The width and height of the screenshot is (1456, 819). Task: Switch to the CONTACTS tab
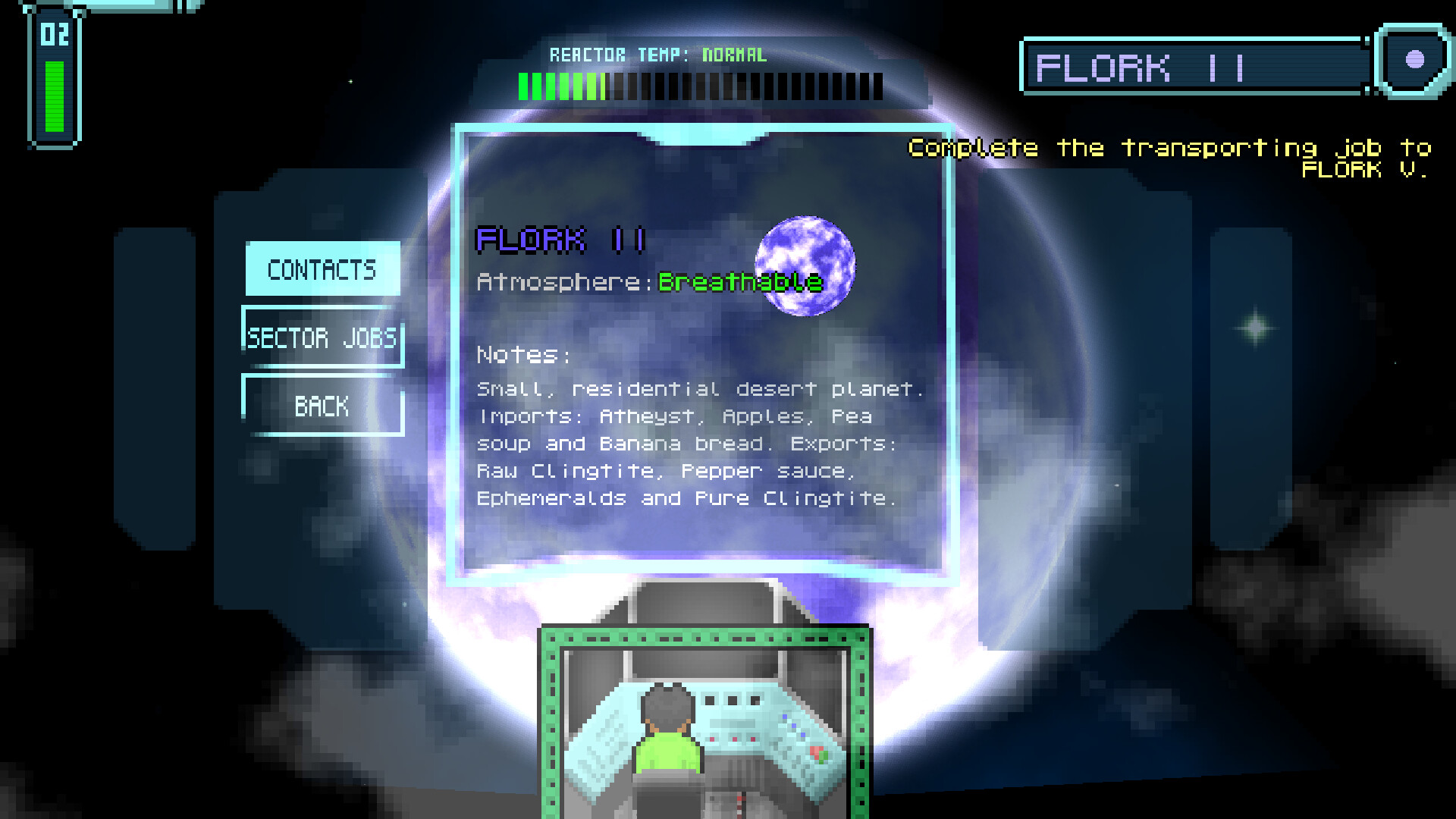point(322,270)
